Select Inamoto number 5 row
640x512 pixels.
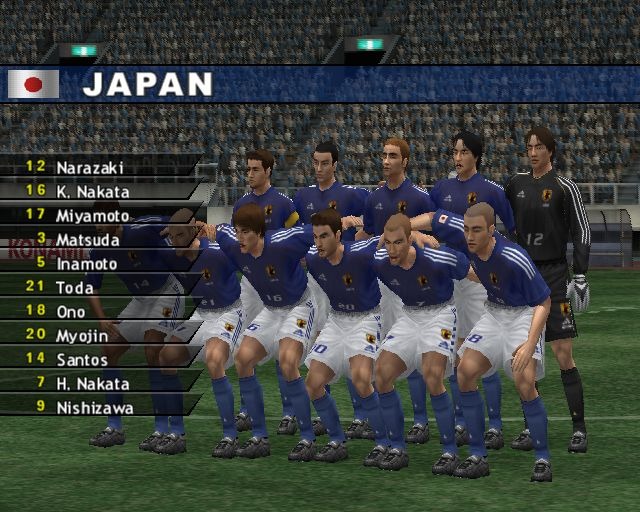[88, 263]
